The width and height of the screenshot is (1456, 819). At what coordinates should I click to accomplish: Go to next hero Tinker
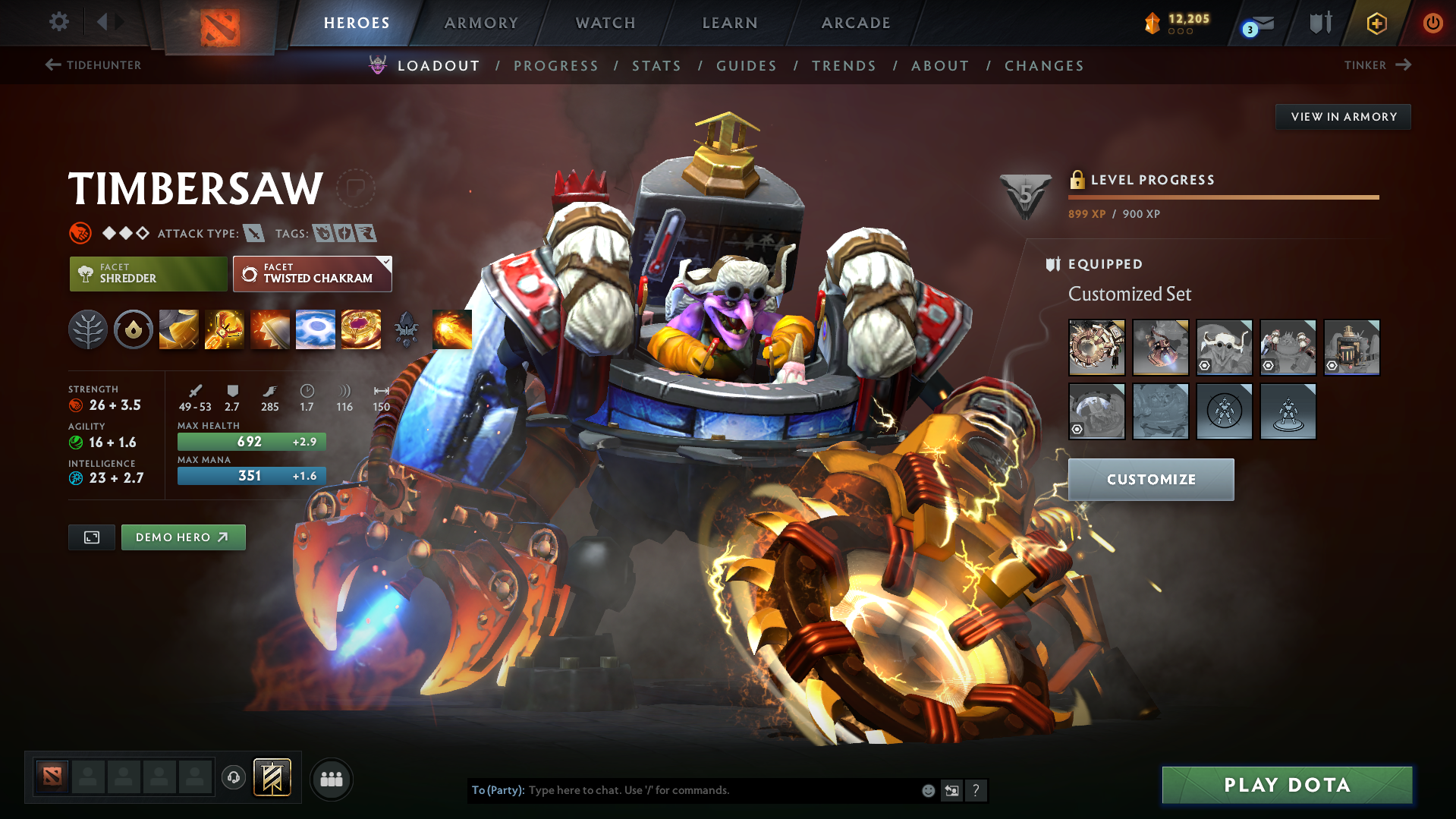click(1377, 65)
